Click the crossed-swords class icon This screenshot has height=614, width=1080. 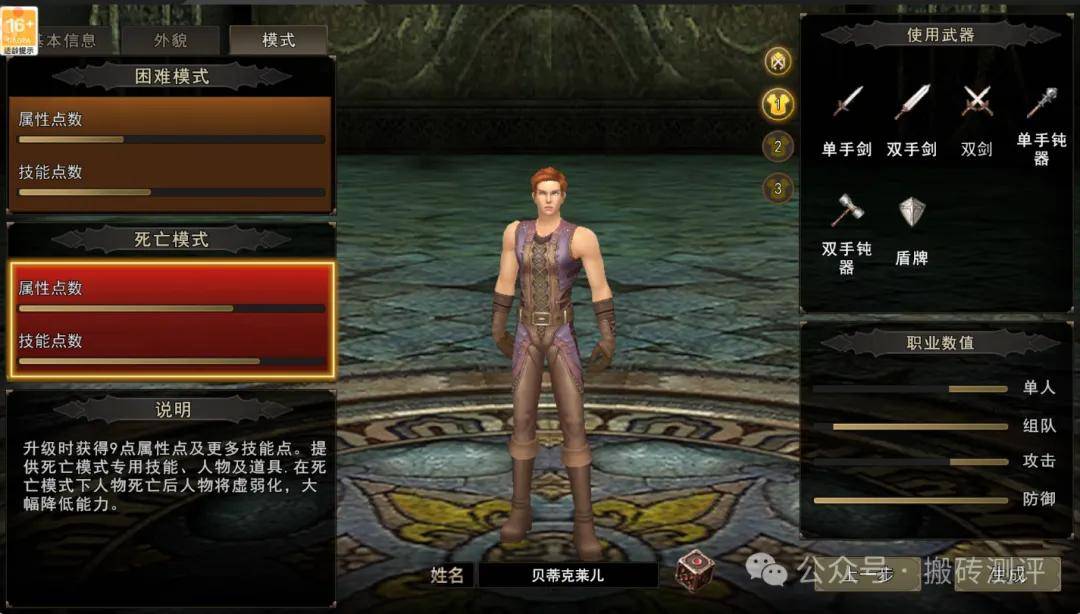coord(778,61)
